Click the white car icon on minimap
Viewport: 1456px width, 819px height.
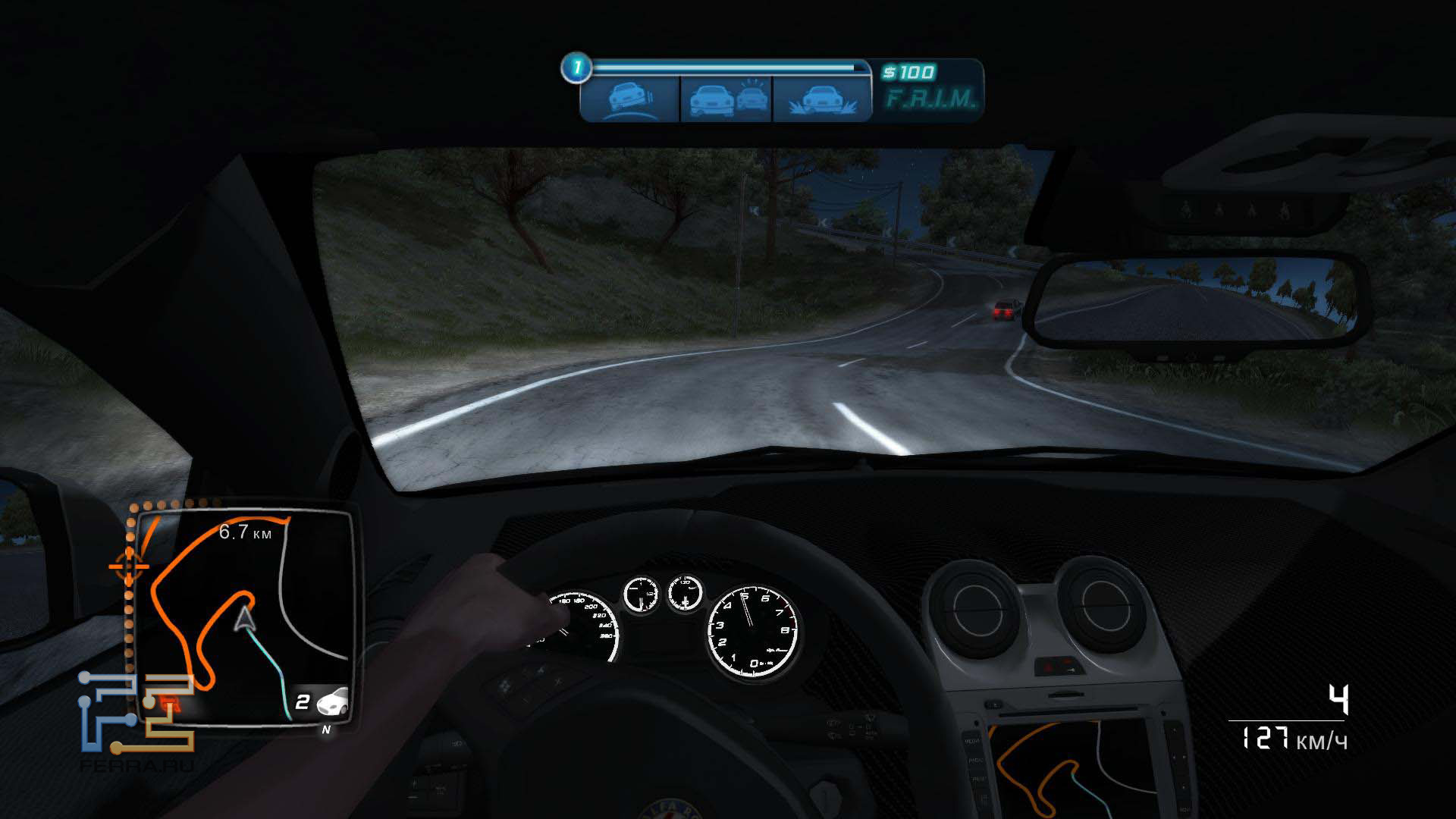click(332, 702)
